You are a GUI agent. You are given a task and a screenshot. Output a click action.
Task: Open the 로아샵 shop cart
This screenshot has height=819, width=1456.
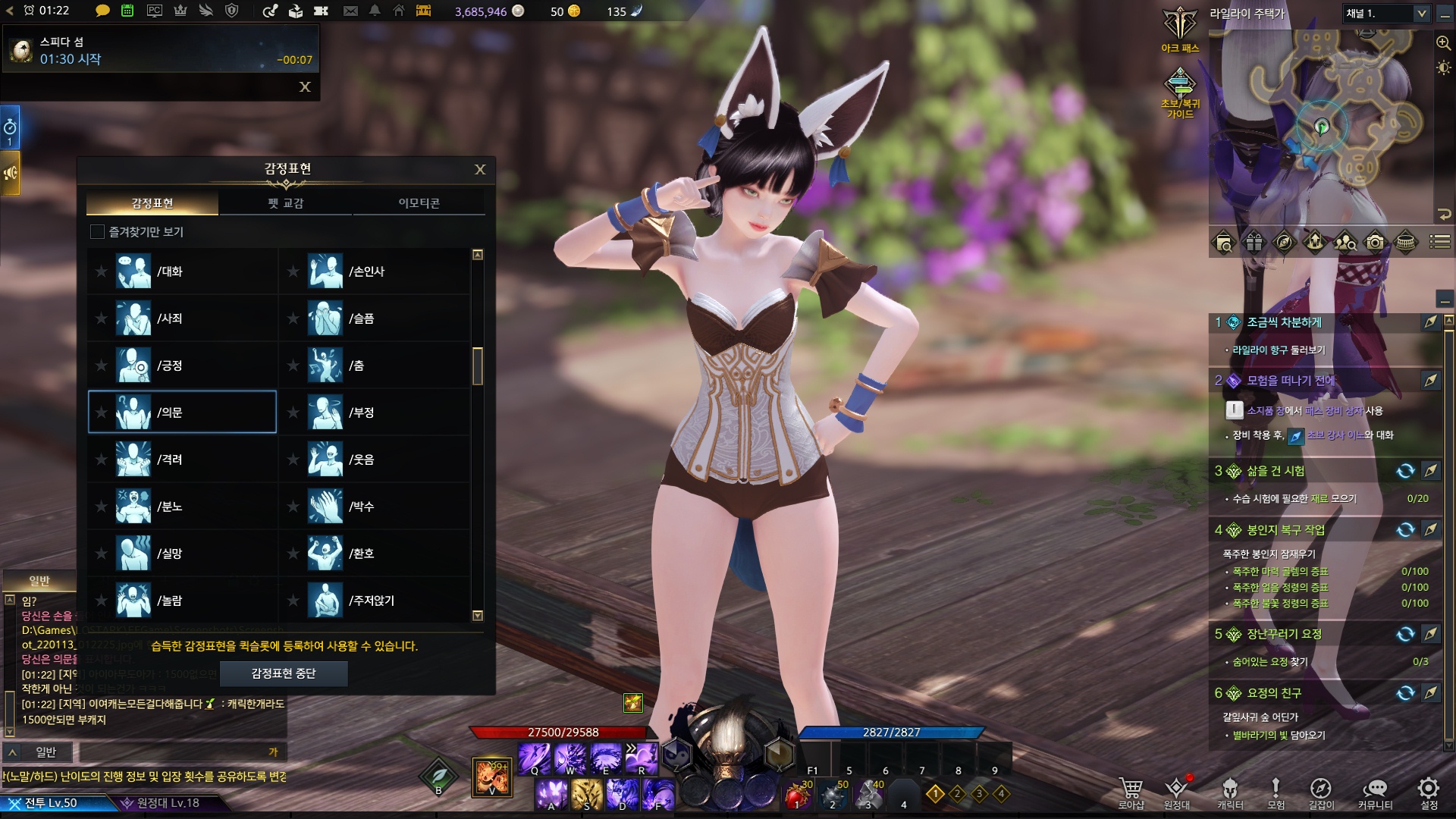[x=1131, y=791]
